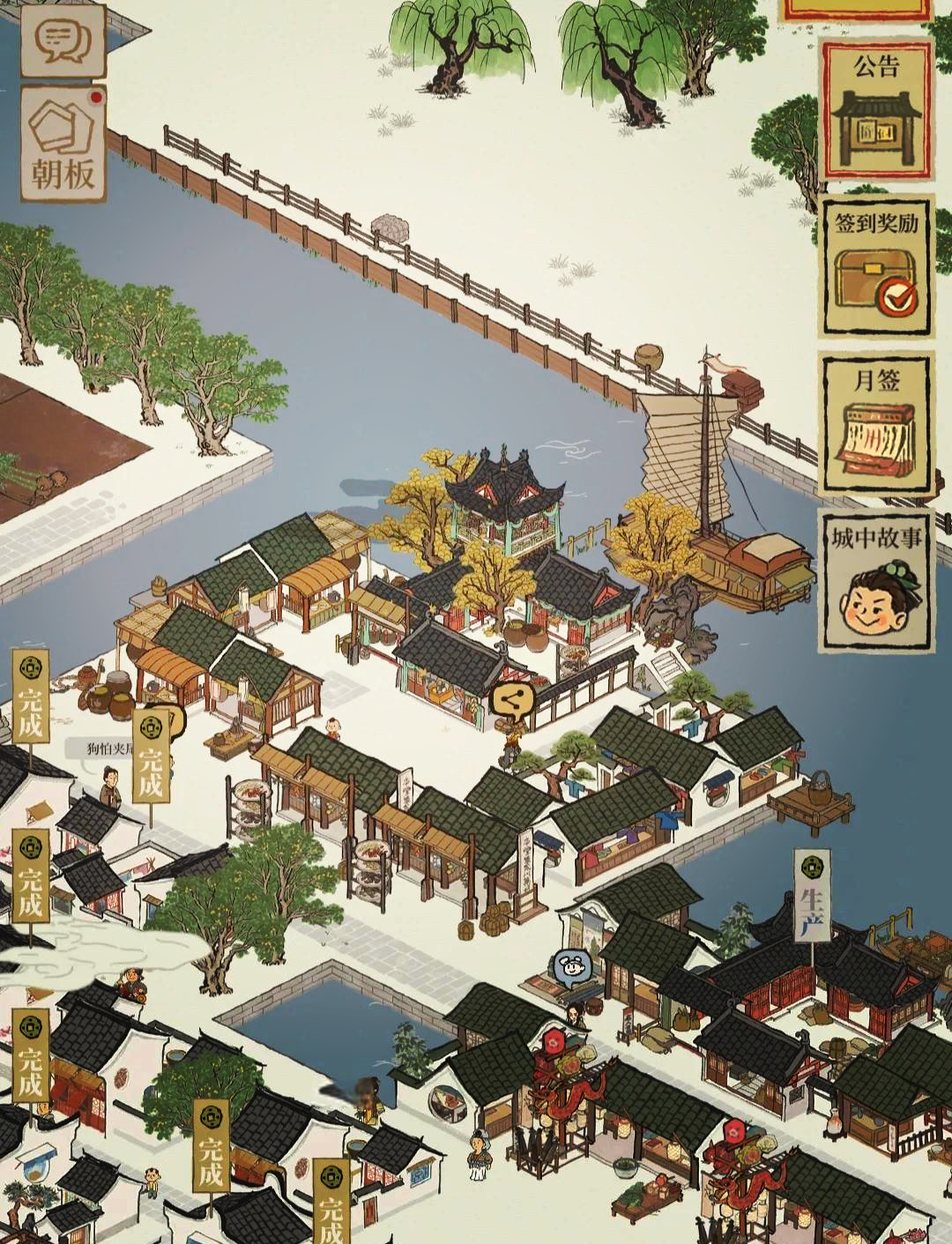Screen dimensions: 952x1244
Task: Open the chat speech bubble icon
Action: (x=62, y=38)
